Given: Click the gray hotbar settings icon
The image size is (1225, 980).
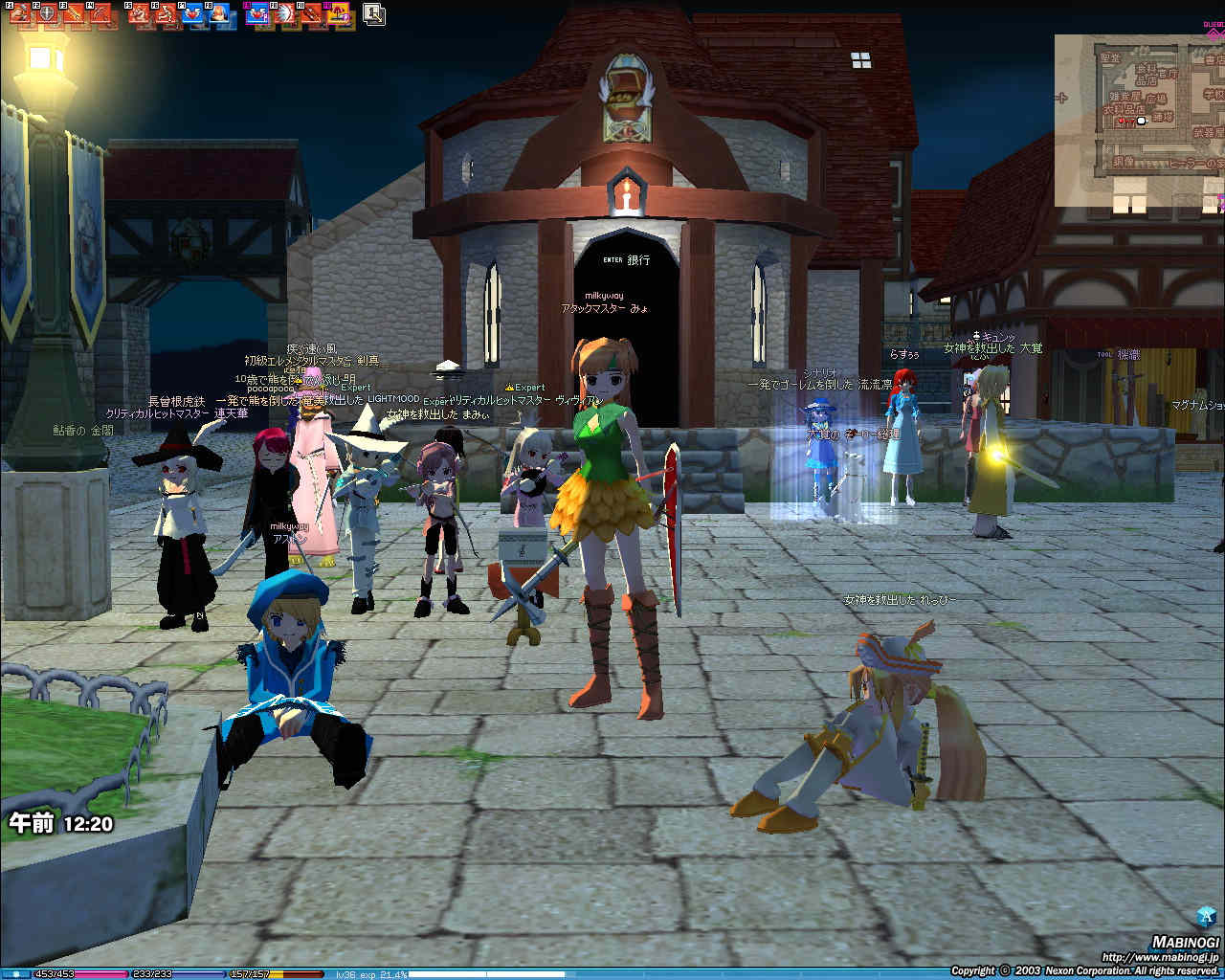Looking at the screenshot, I should click(374, 14).
